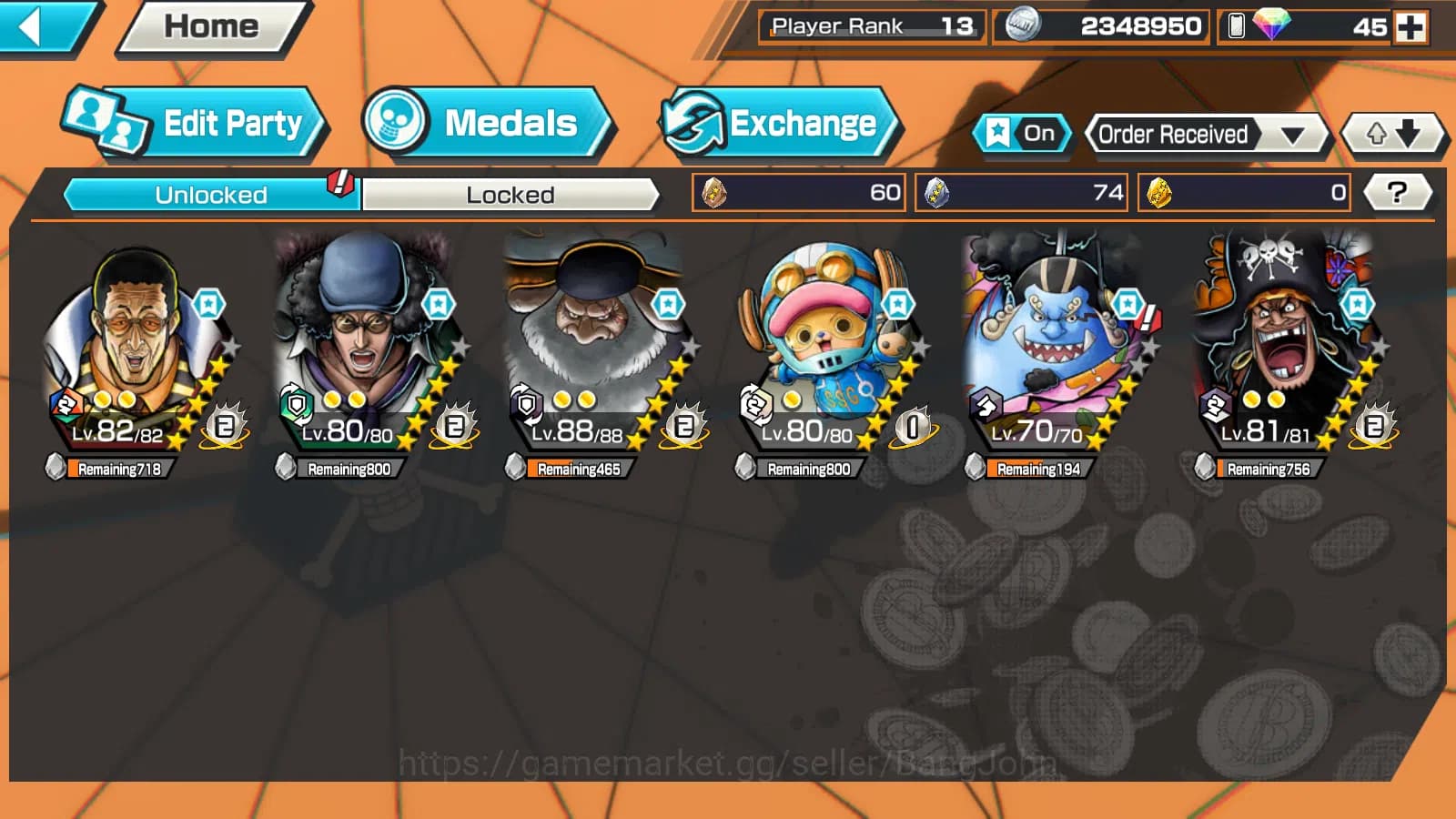Expand the notification badge on Jinbe's card

(x=1148, y=318)
